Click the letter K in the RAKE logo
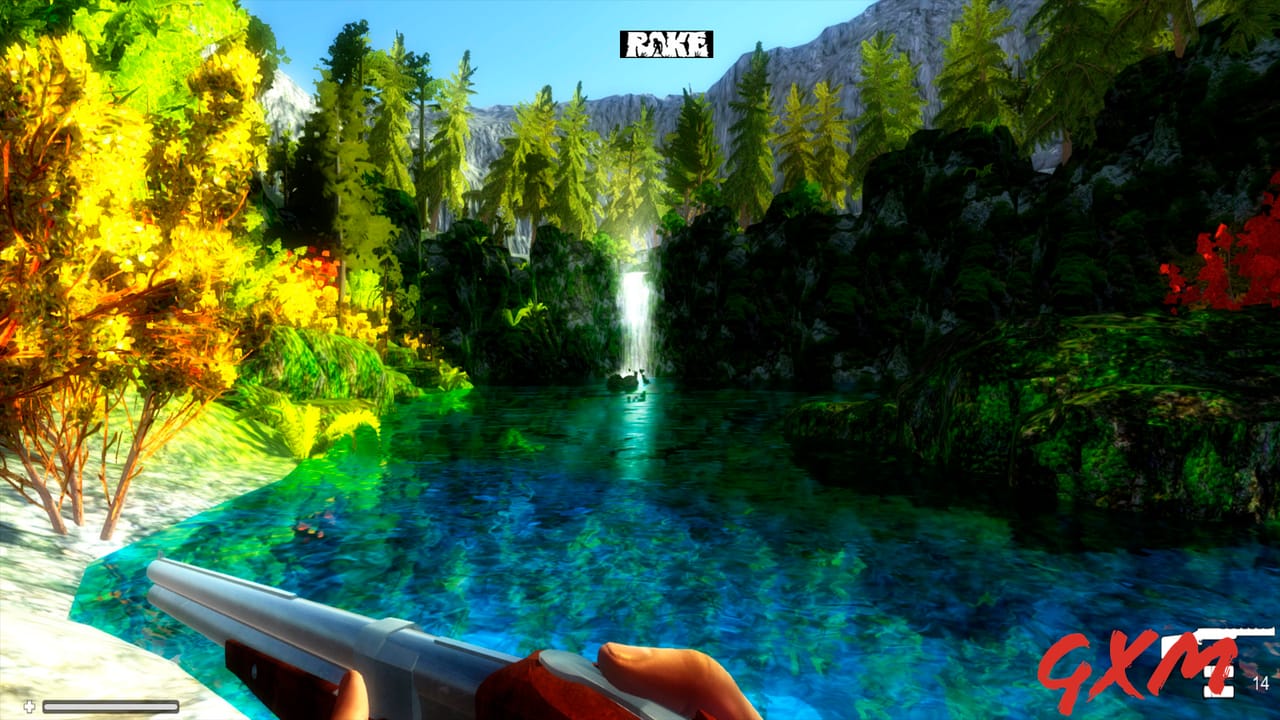The image size is (1280, 720). (x=680, y=45)
